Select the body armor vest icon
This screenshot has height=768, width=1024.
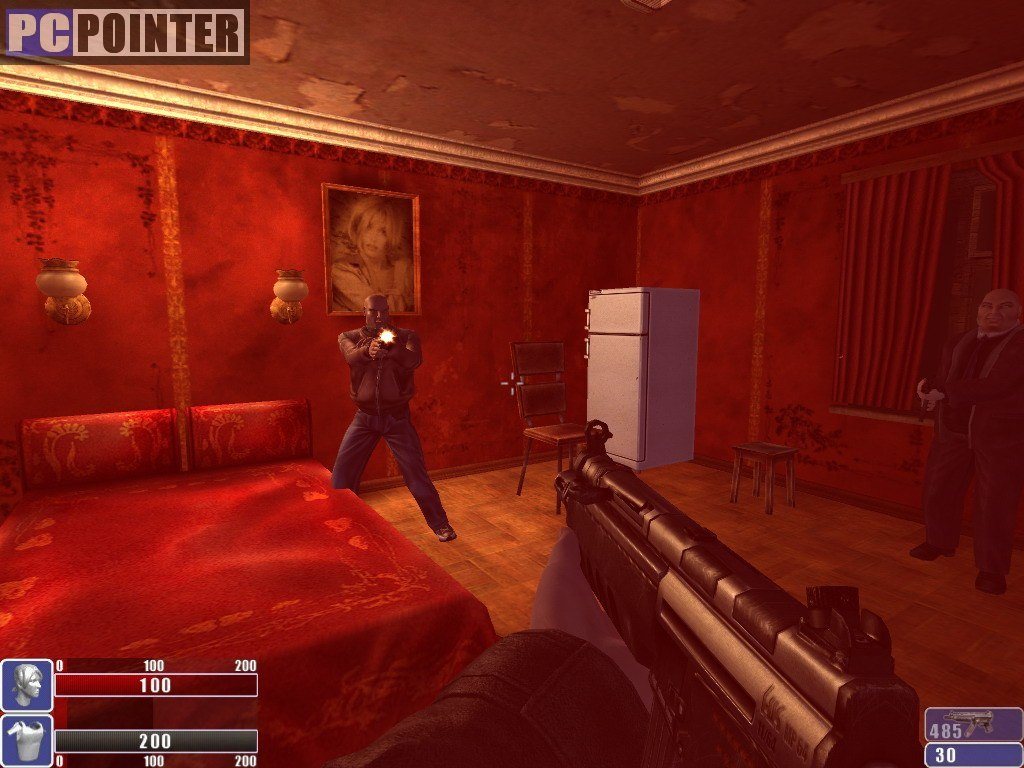(27, 741)
